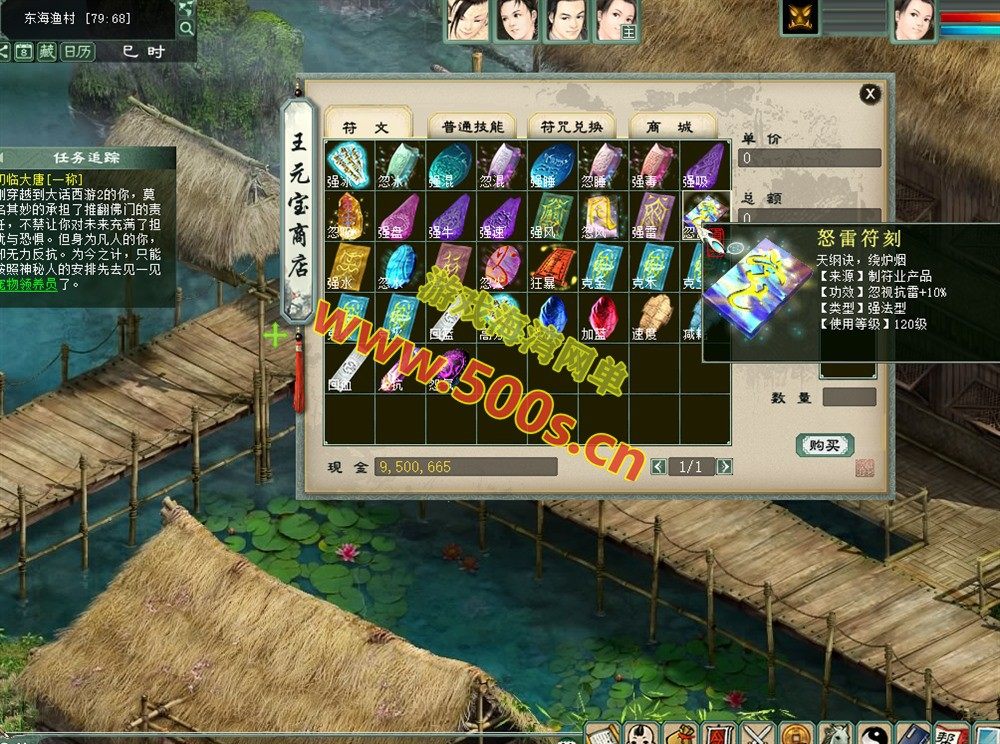Screen dimensions: 1000x744
Task: Choose the 强睡 blue rune item
Action: tap(553, 164)
